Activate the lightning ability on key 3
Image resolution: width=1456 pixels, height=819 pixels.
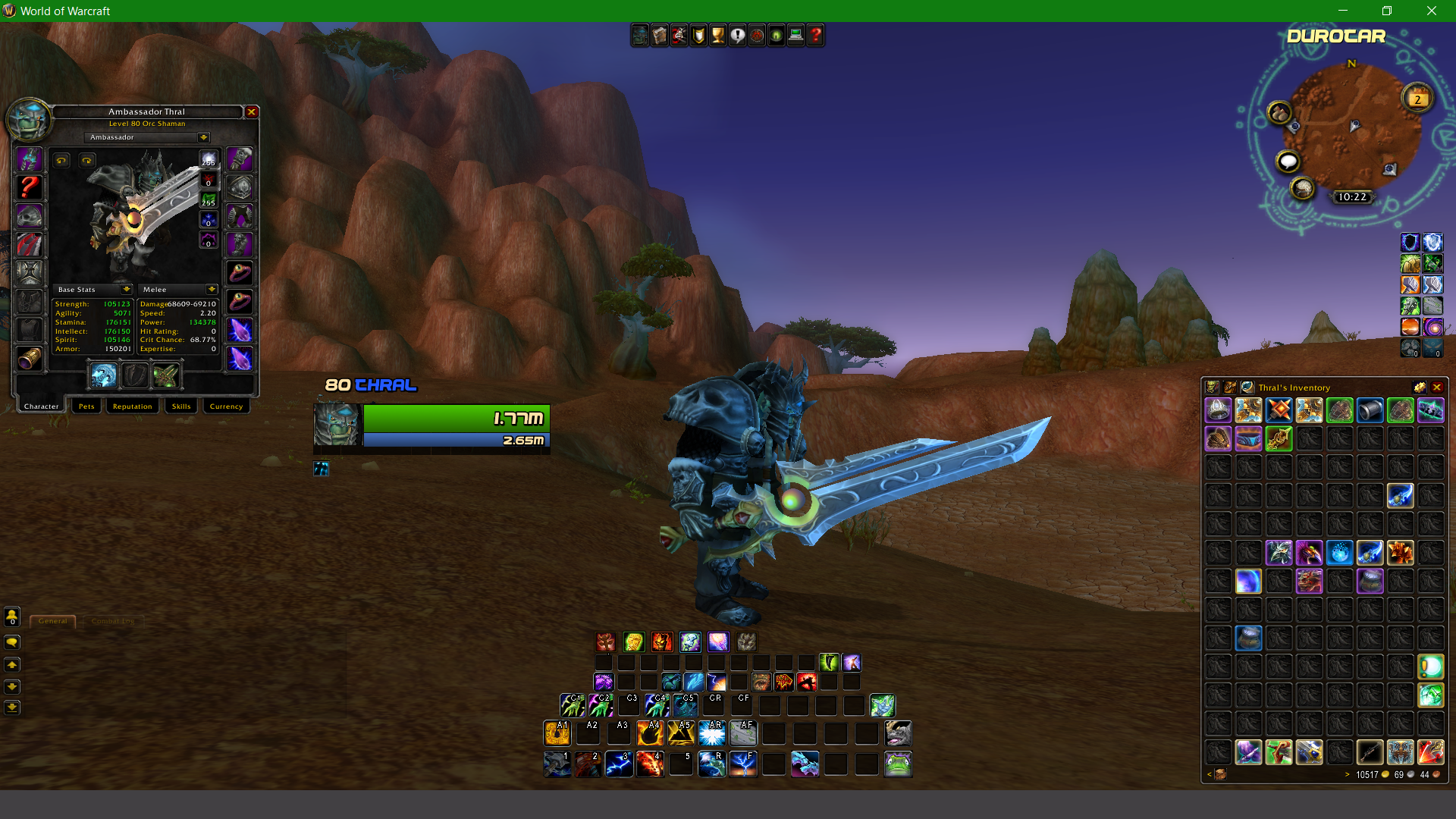pyautogui.click(x=619, y=764)
